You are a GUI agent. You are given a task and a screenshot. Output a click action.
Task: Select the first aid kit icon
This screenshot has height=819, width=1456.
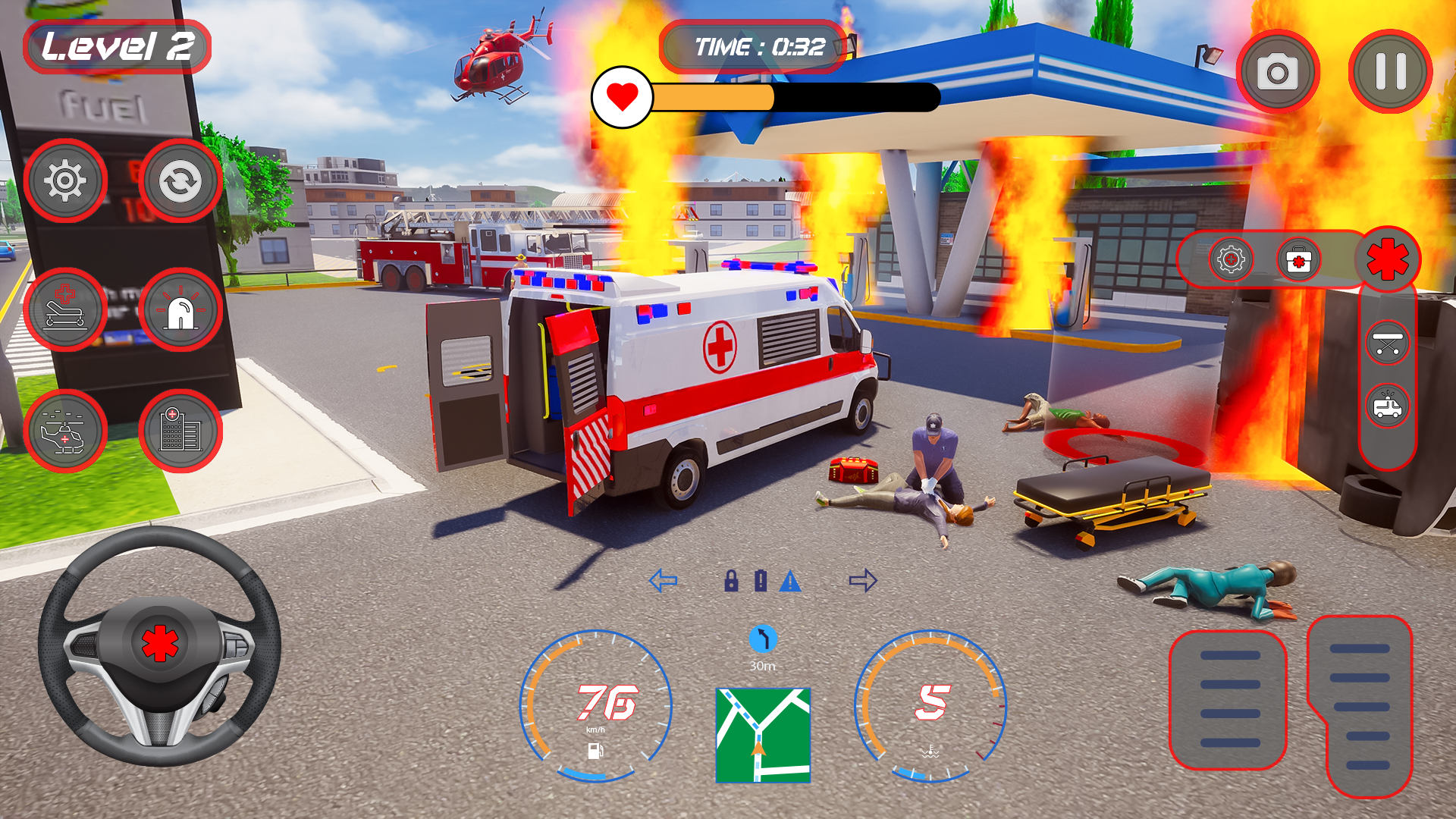click(x=1298, y=260)
